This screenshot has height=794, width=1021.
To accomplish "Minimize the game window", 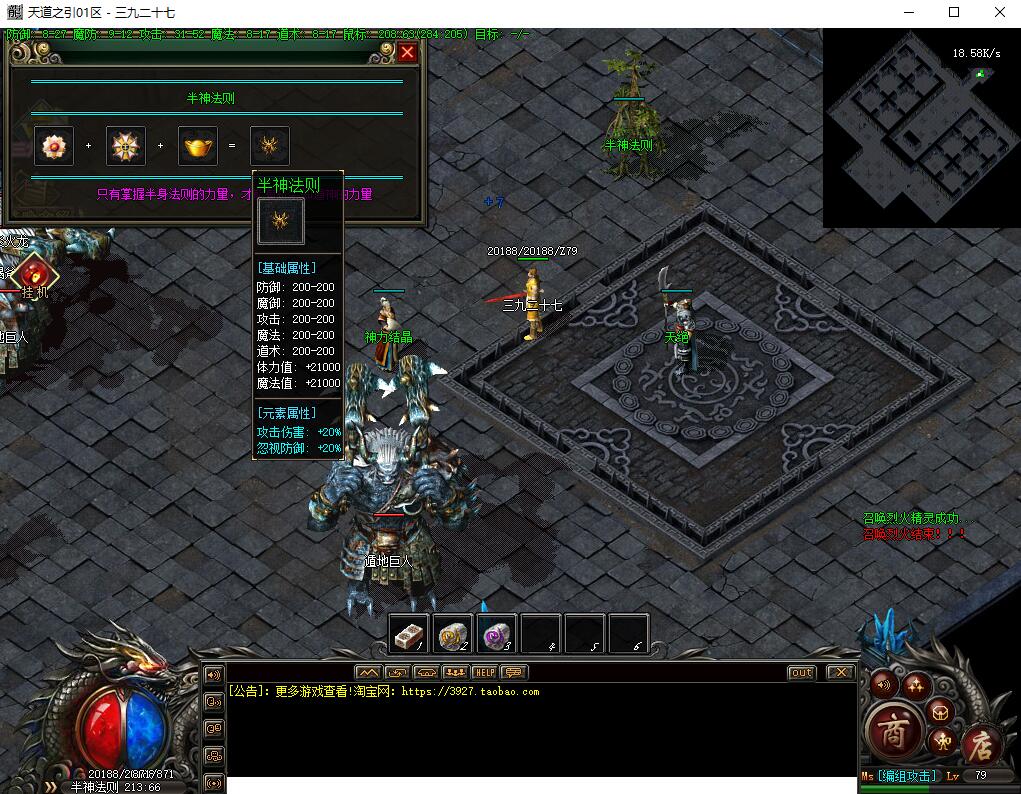I will click(x=908, y=12).
